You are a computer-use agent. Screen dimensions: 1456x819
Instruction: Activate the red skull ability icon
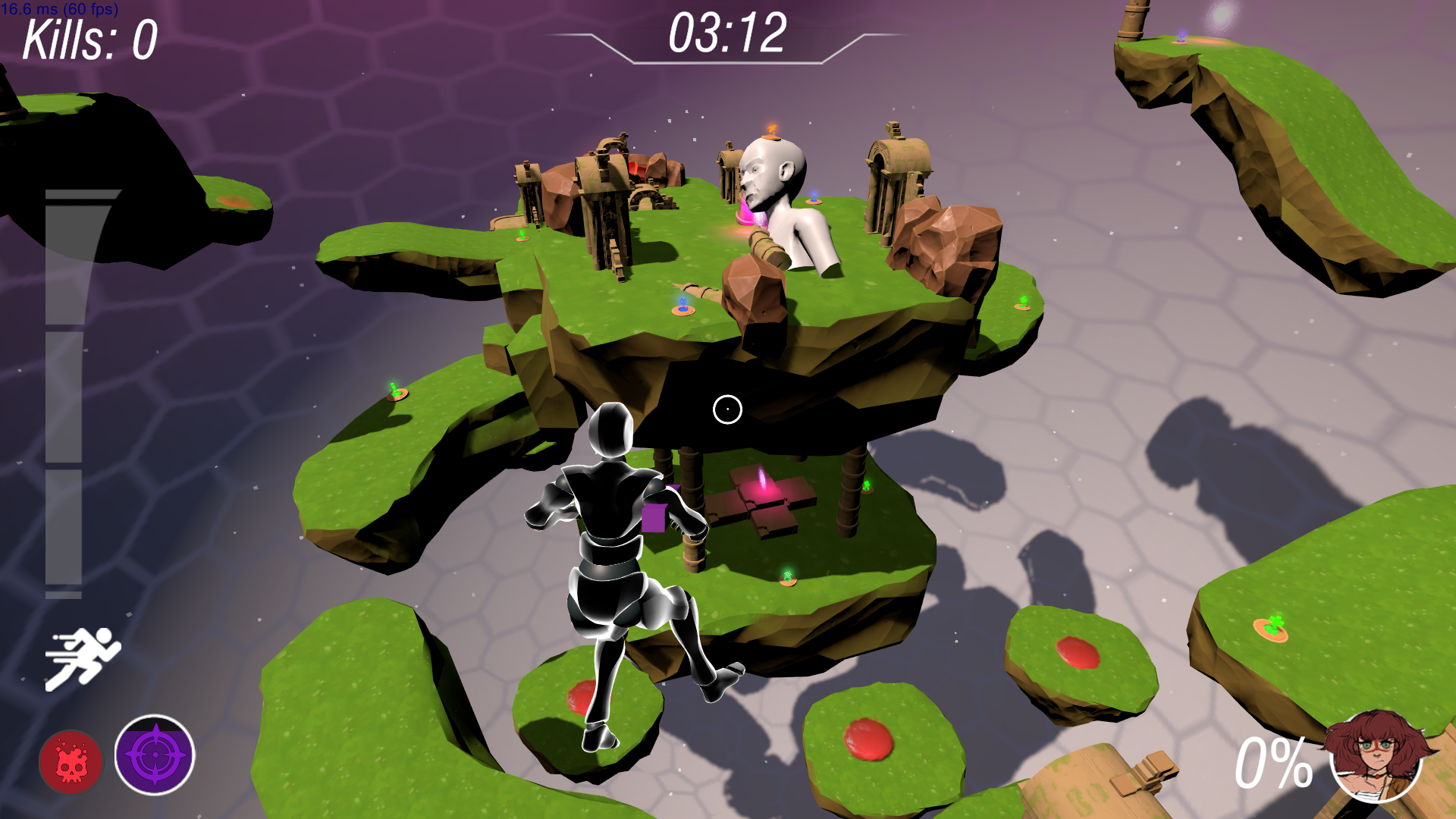pos(71,761)
